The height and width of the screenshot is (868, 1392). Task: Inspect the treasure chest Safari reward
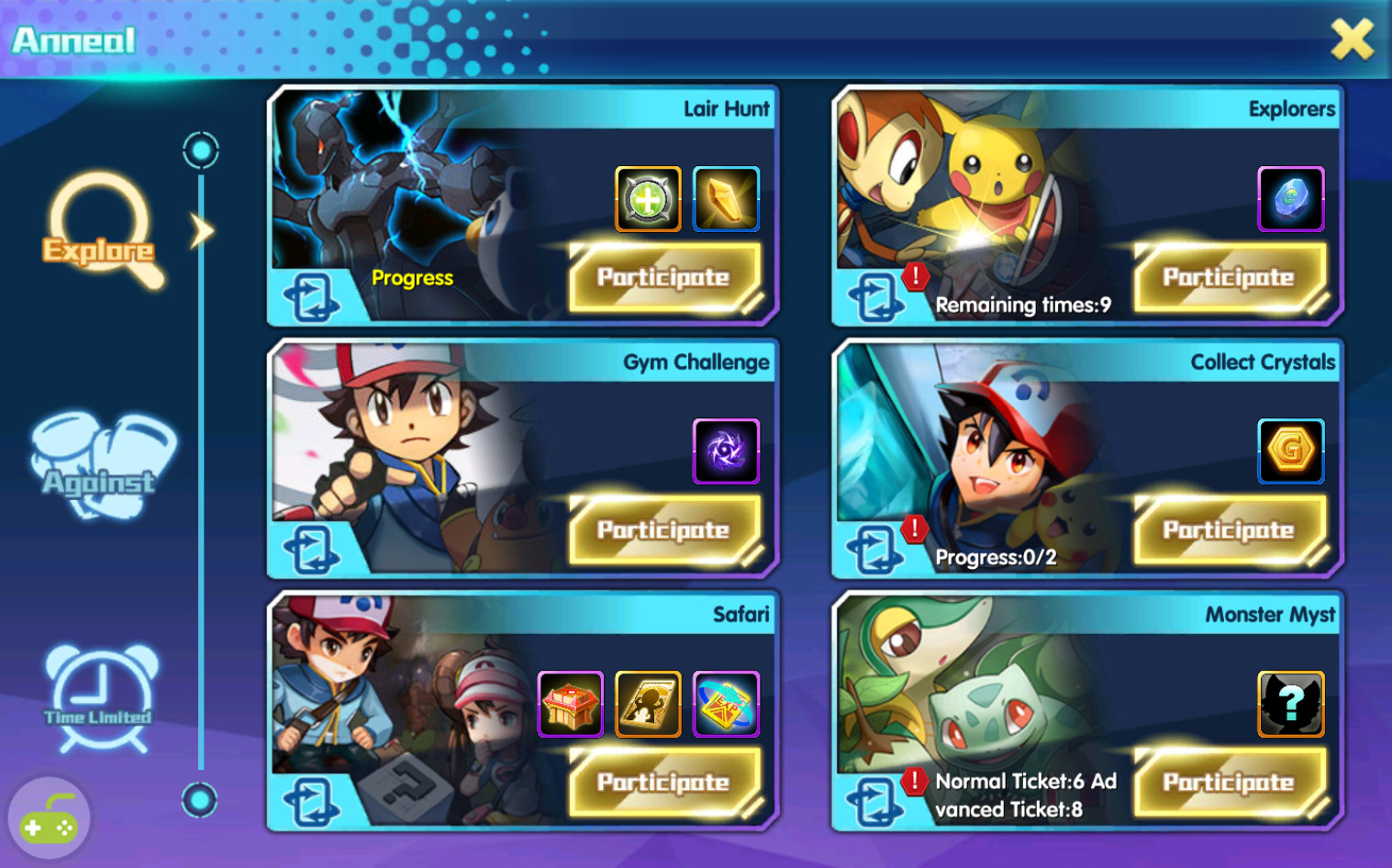pos(571,704)
